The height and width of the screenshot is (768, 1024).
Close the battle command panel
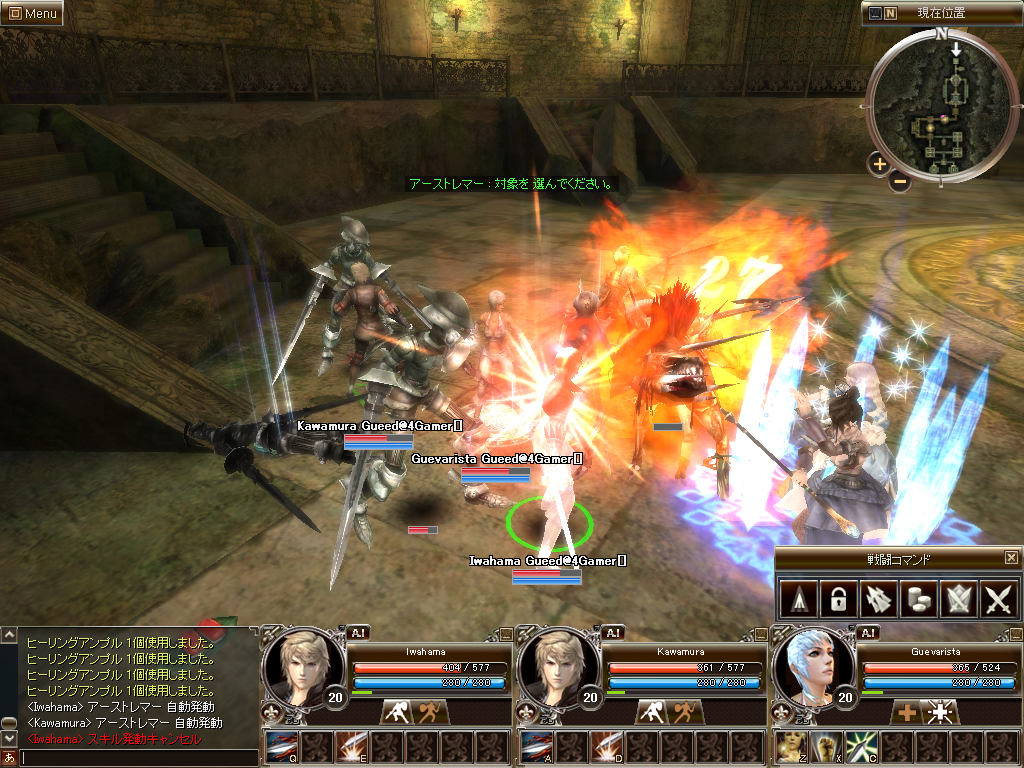pyautogui.click(x=1011, y=557)
